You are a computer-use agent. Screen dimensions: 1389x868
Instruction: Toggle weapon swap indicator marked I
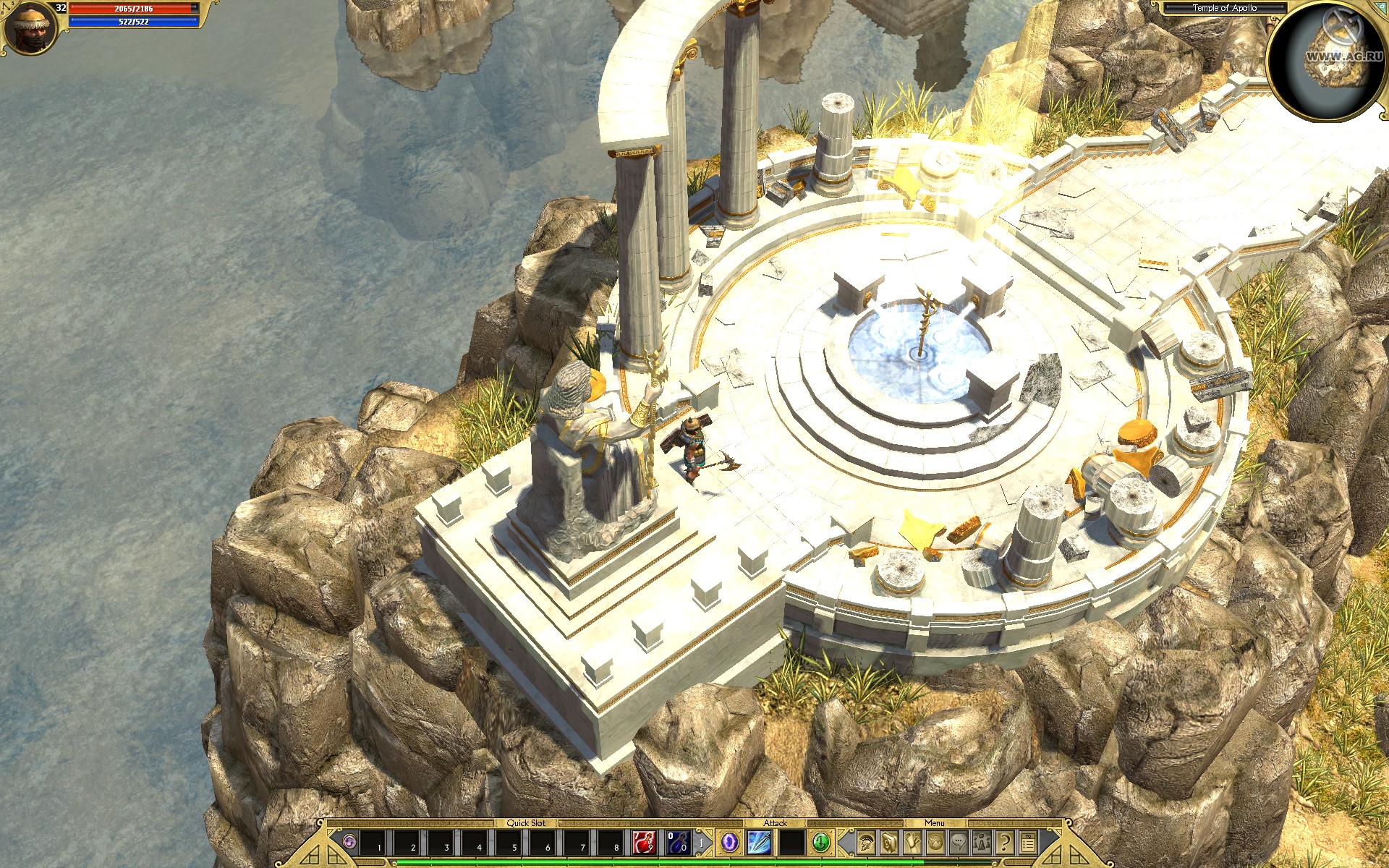(702, 843)
